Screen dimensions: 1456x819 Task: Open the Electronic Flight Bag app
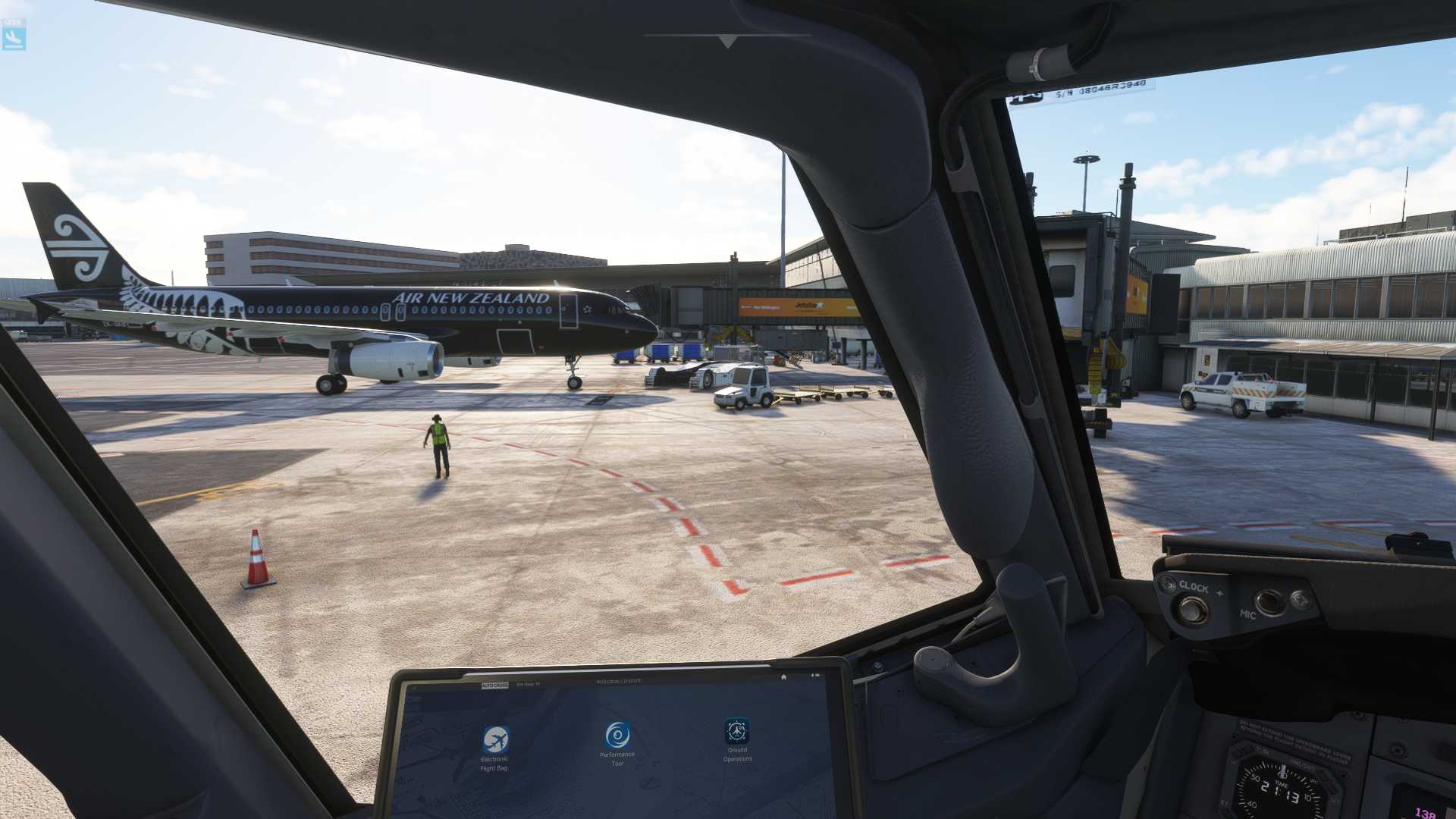[x=496, y=739]
